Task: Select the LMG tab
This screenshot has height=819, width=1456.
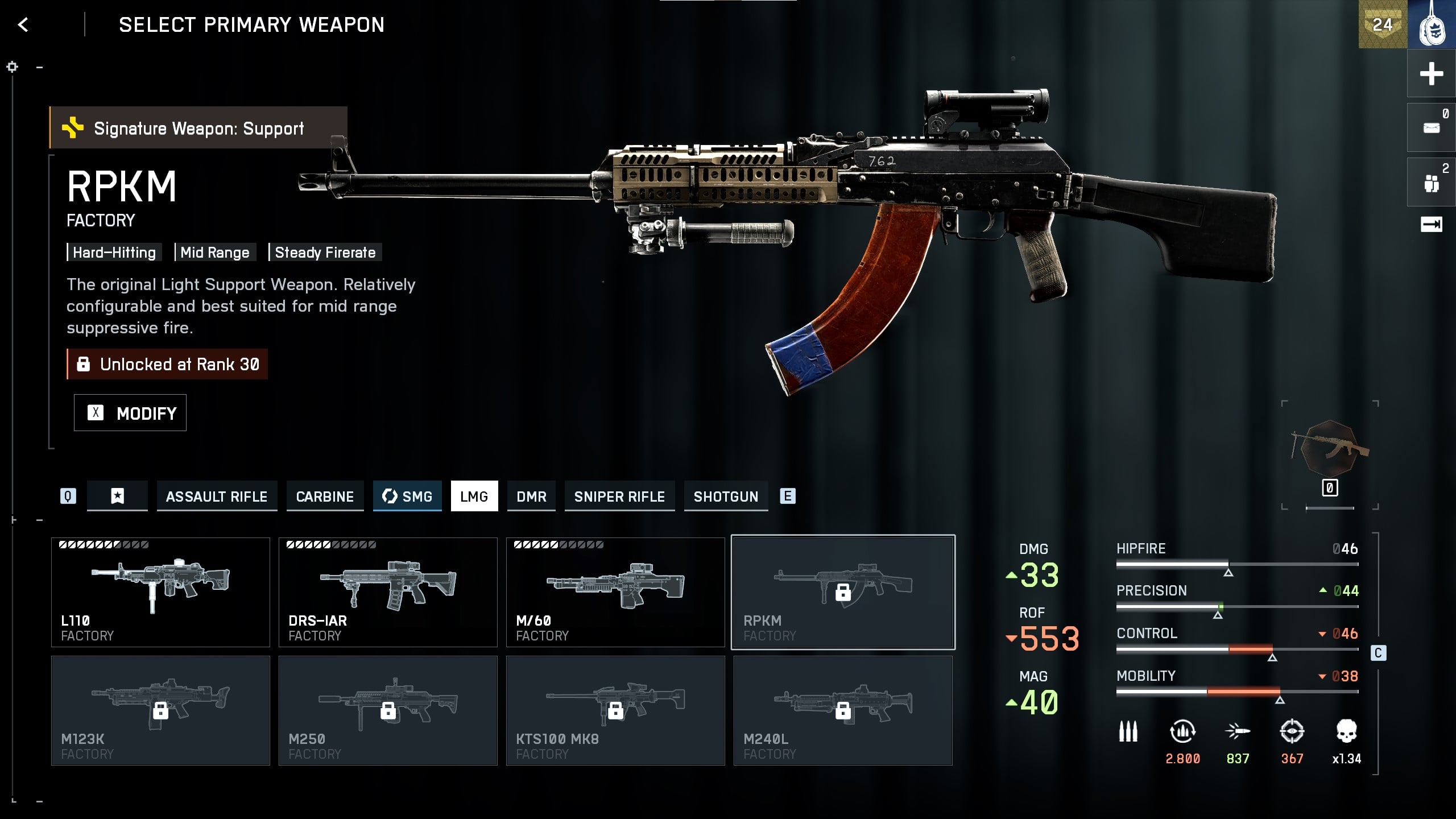Action: (474, 497)
